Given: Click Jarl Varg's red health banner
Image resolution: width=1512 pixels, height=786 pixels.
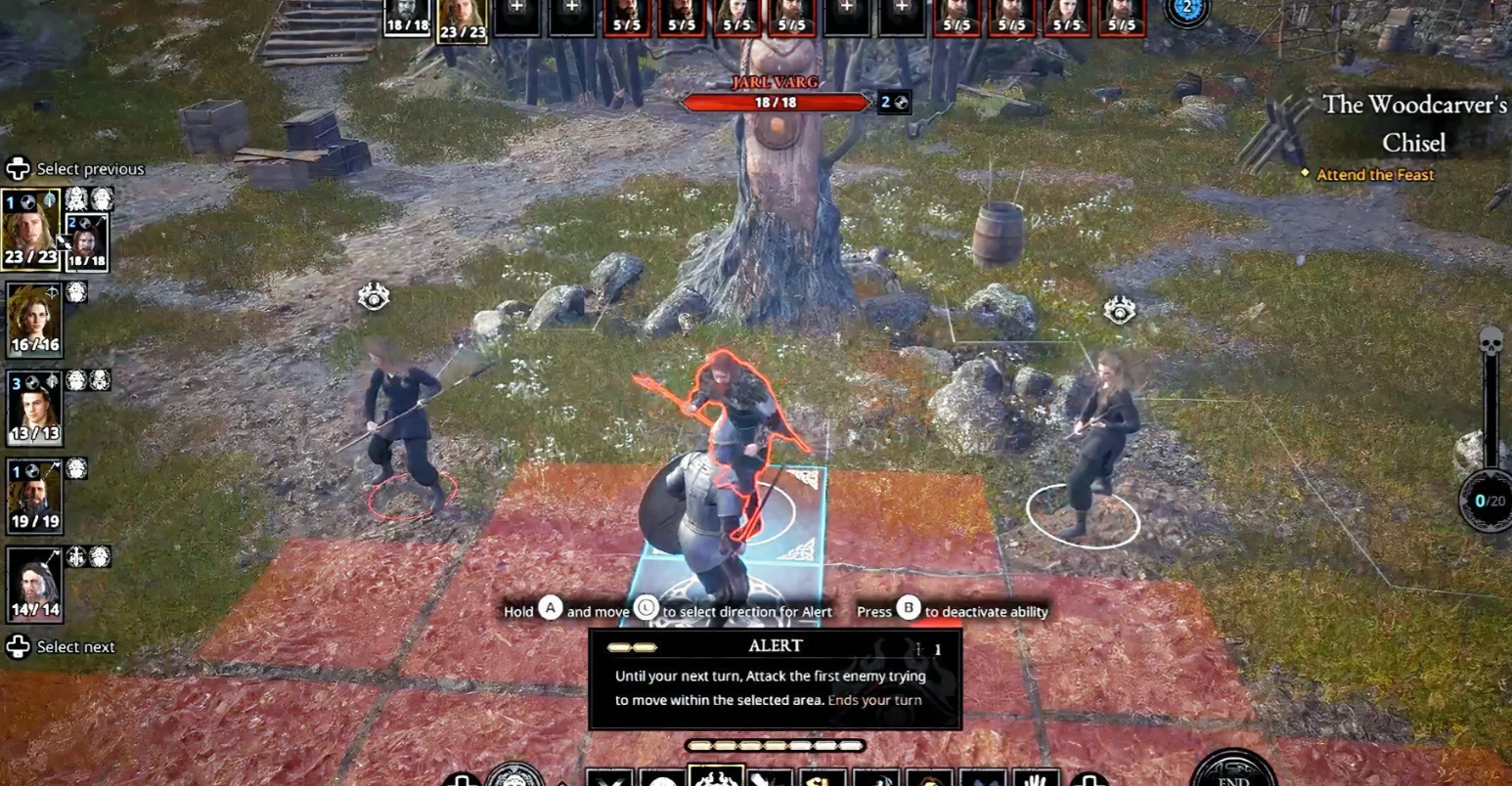Looking at the screenshot, I should pos(775,103).
